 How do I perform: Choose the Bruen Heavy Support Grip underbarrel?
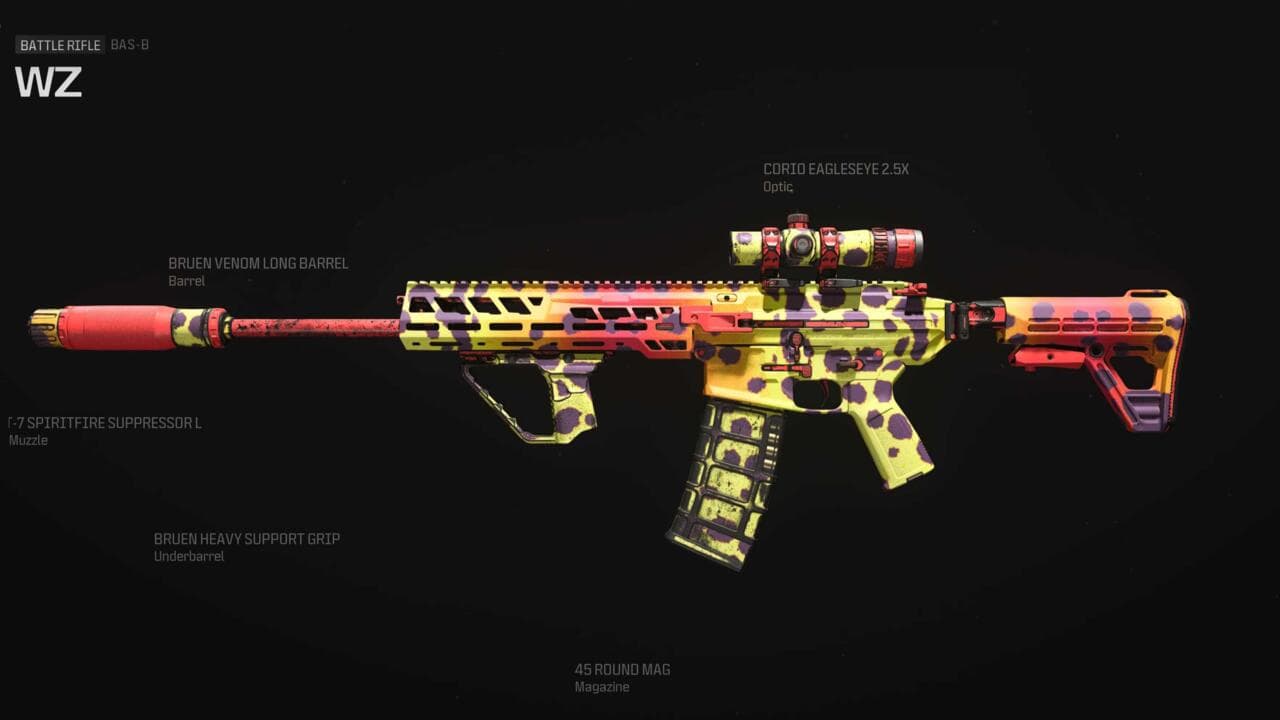pos(246,538)
